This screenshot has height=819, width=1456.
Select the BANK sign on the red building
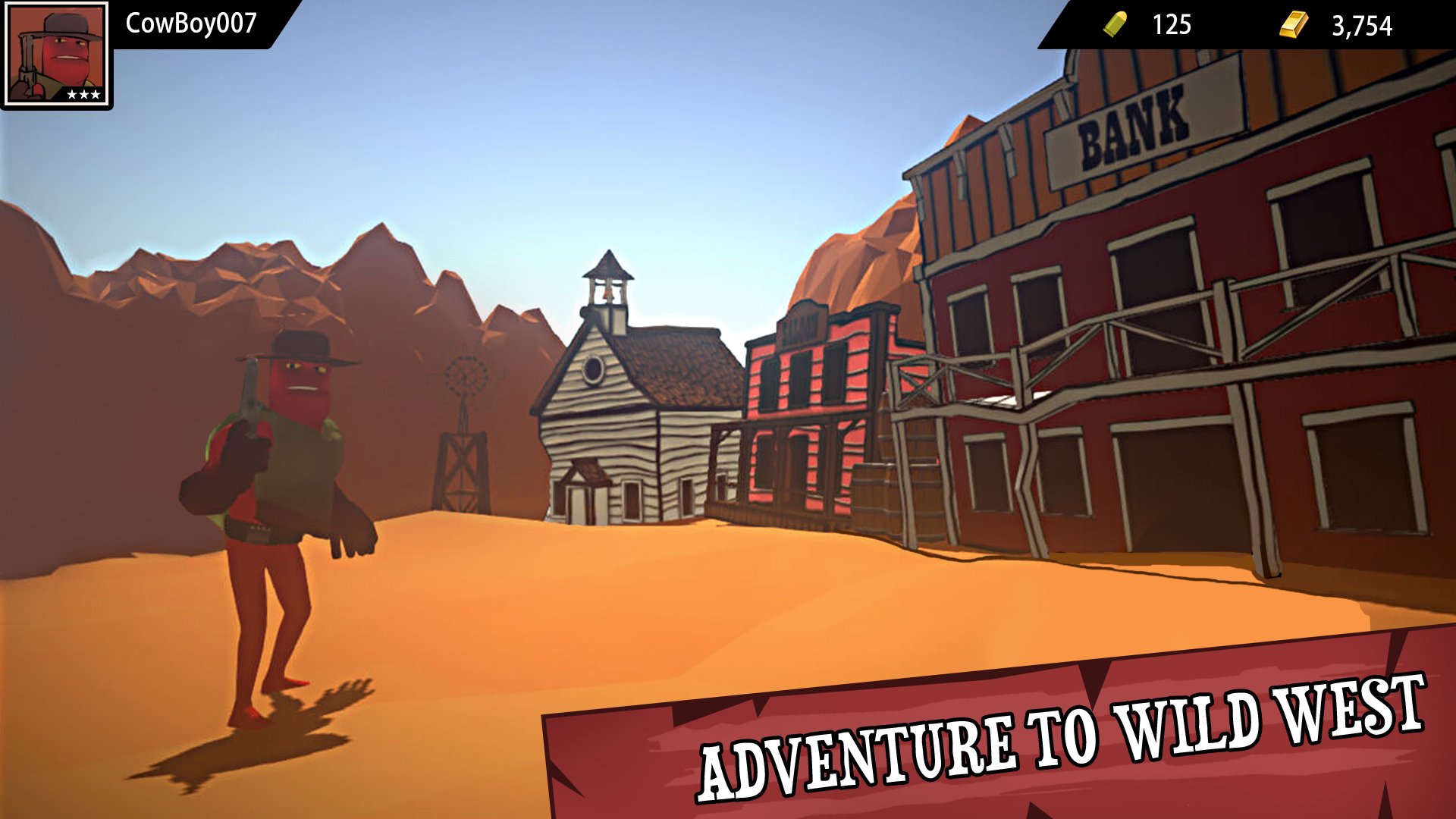1130,121
